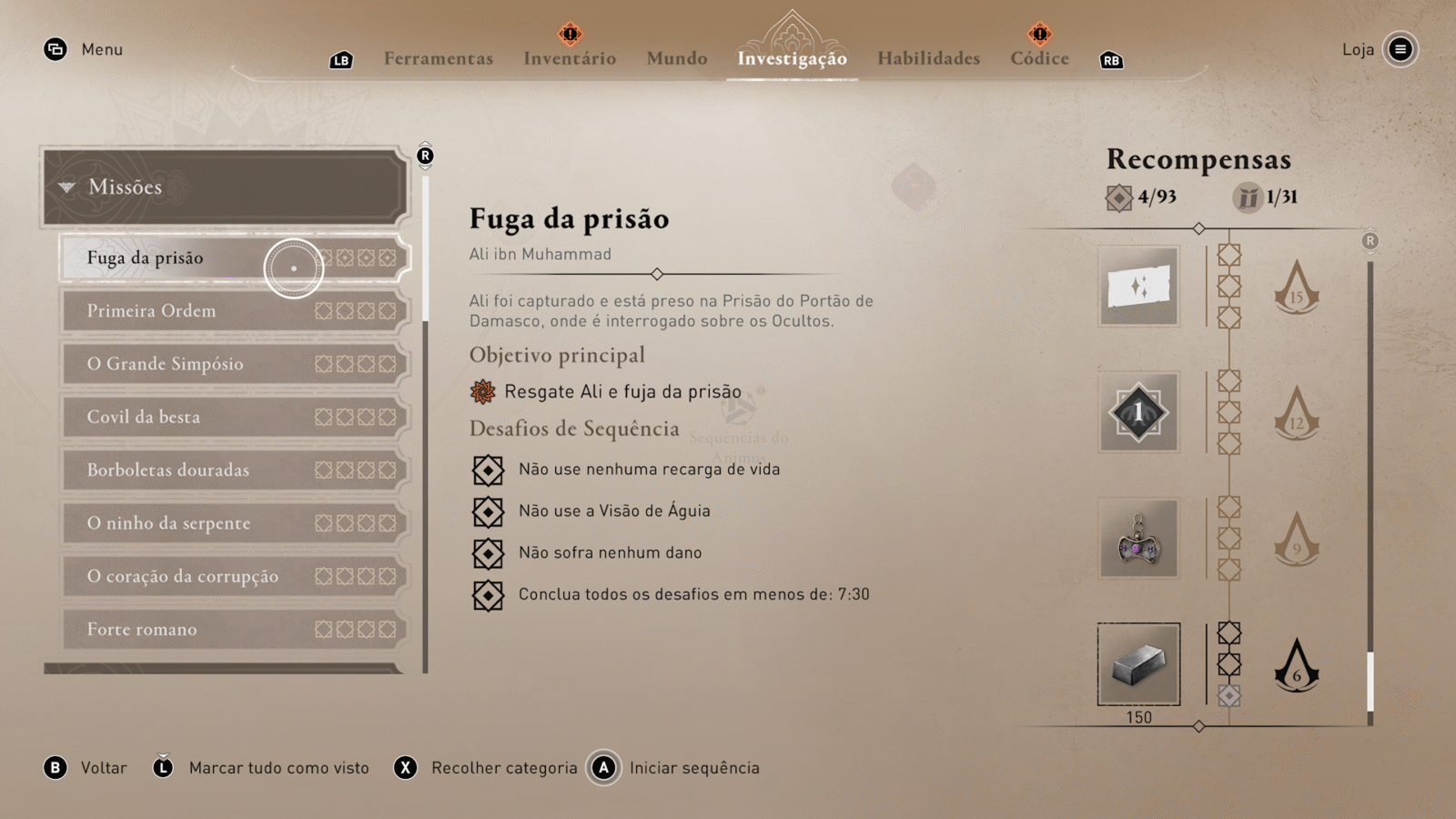Select the Investigação tab

[x=792, y=58]
